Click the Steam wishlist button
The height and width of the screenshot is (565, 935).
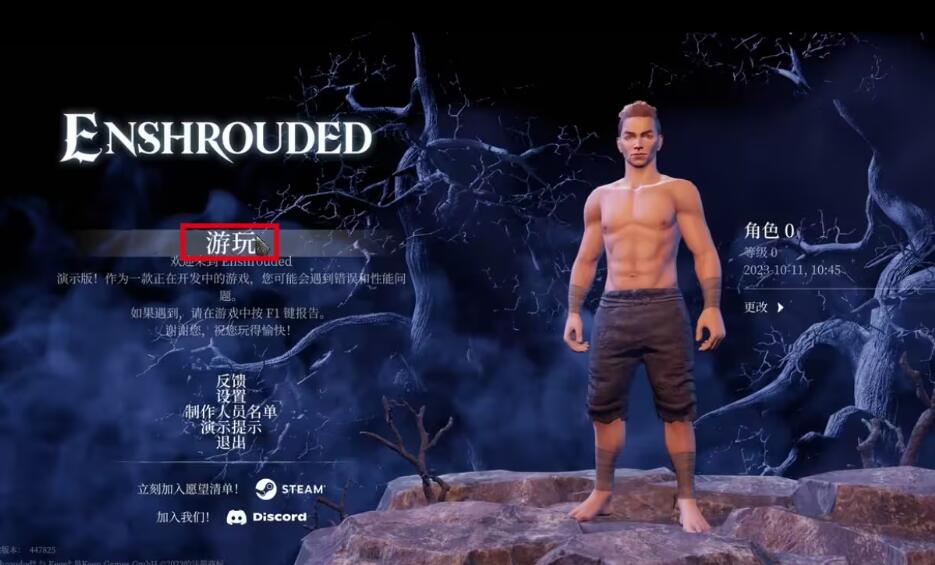290,489
